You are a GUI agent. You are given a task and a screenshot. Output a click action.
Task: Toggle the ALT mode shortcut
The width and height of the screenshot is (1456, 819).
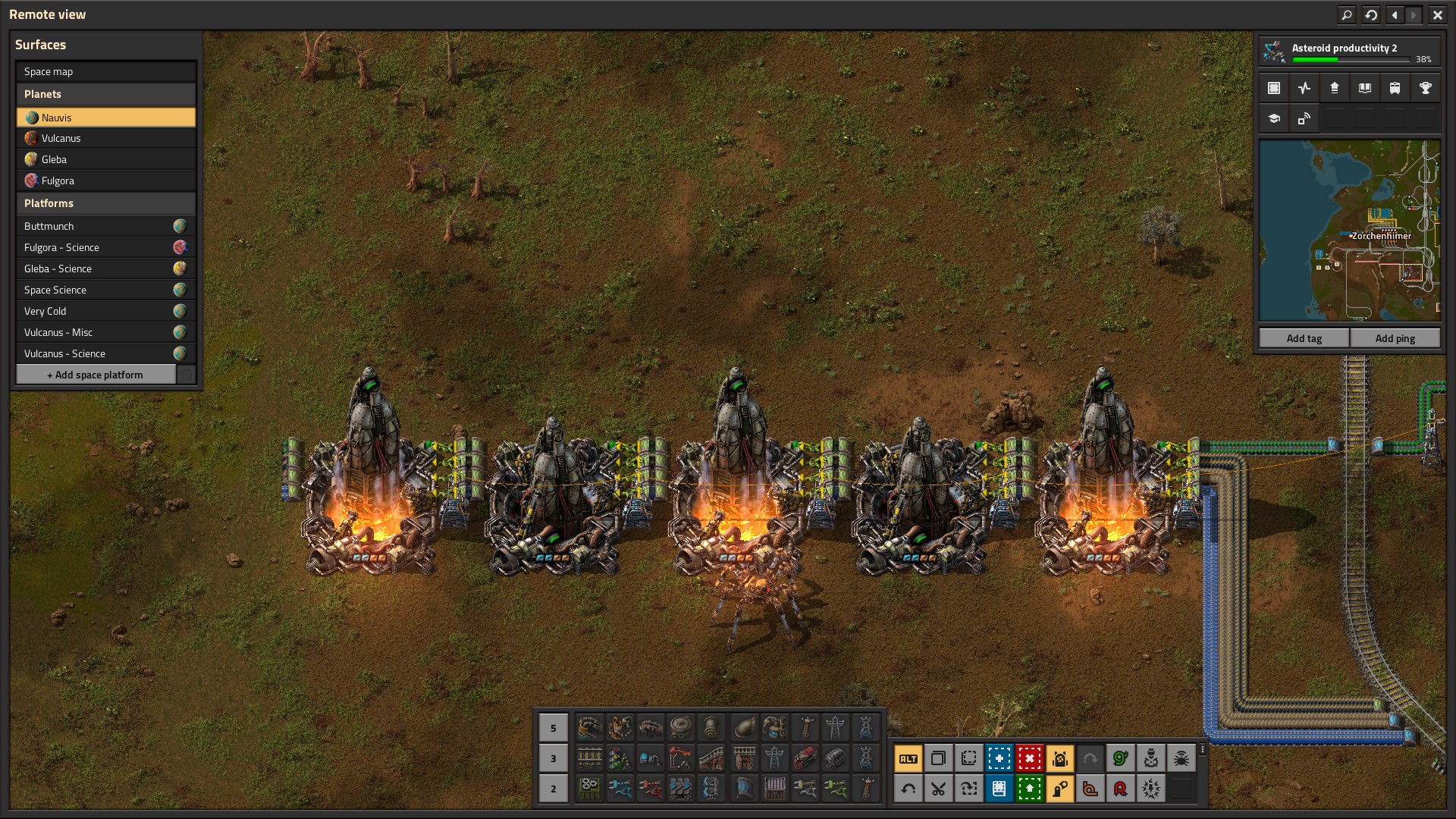tap(908, 758)
